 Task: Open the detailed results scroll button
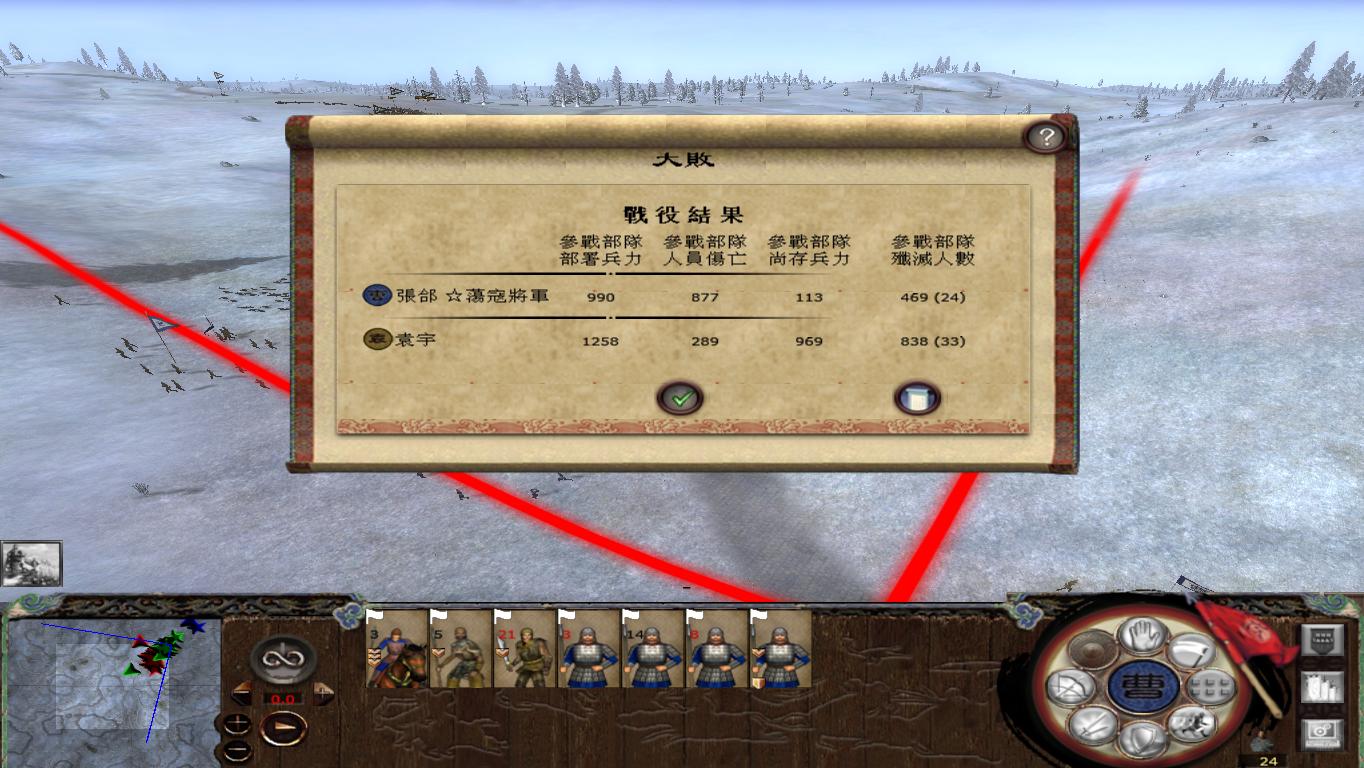point(917,397)
